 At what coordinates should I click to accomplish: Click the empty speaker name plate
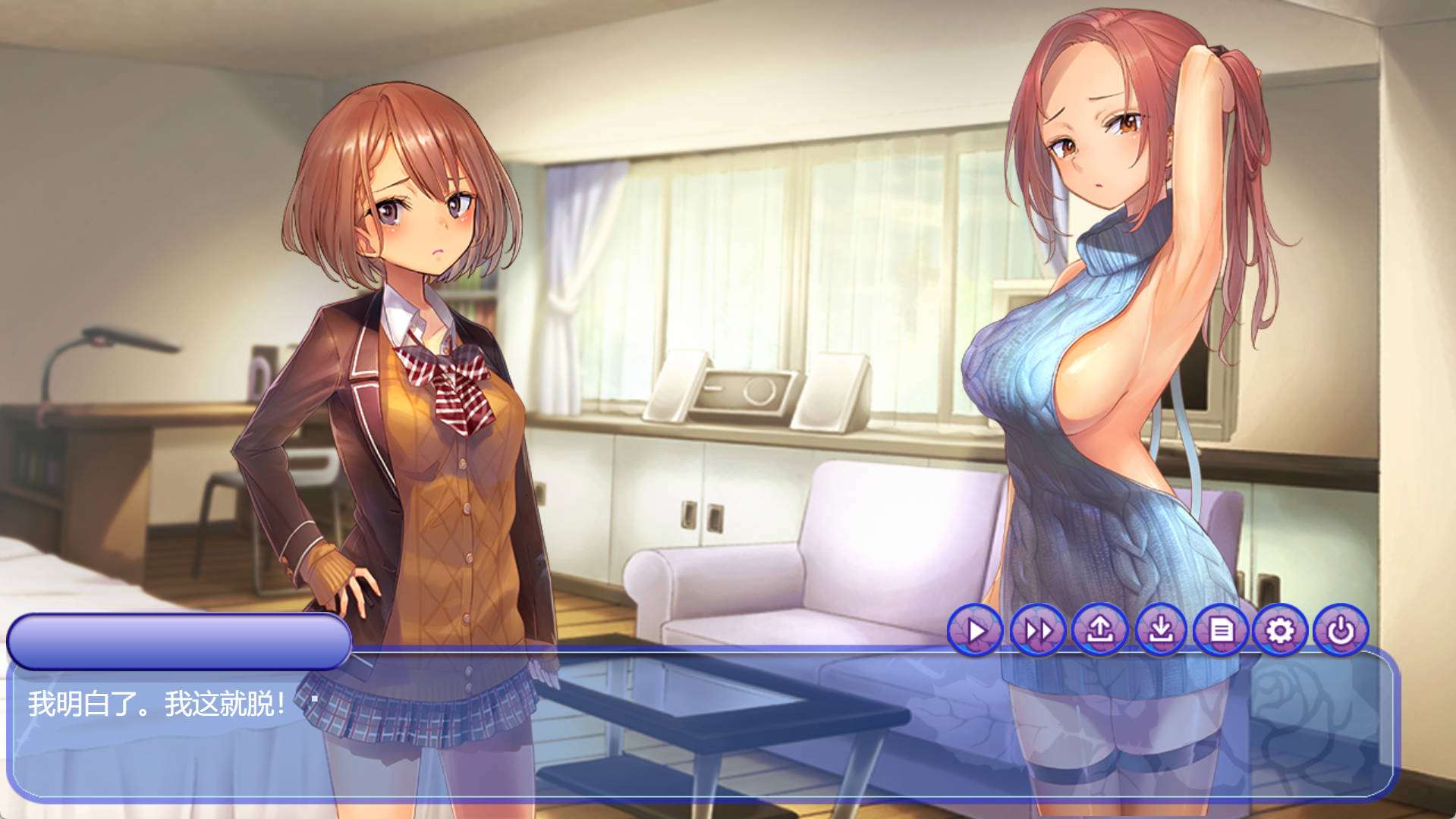pos(180,641)
